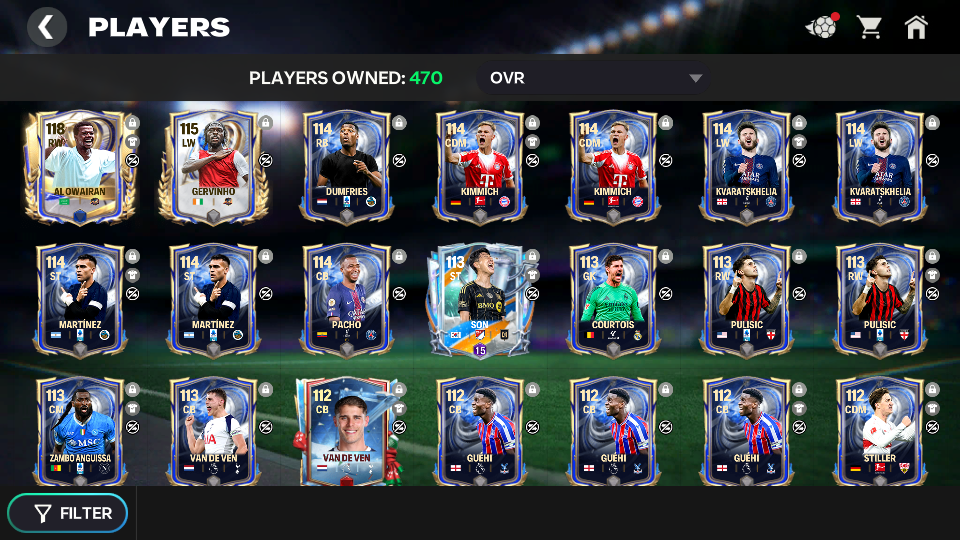This screenshot has height=540, width=960.
Task: Open the 112-rated Van de Ven card
Action: (346, 431)
